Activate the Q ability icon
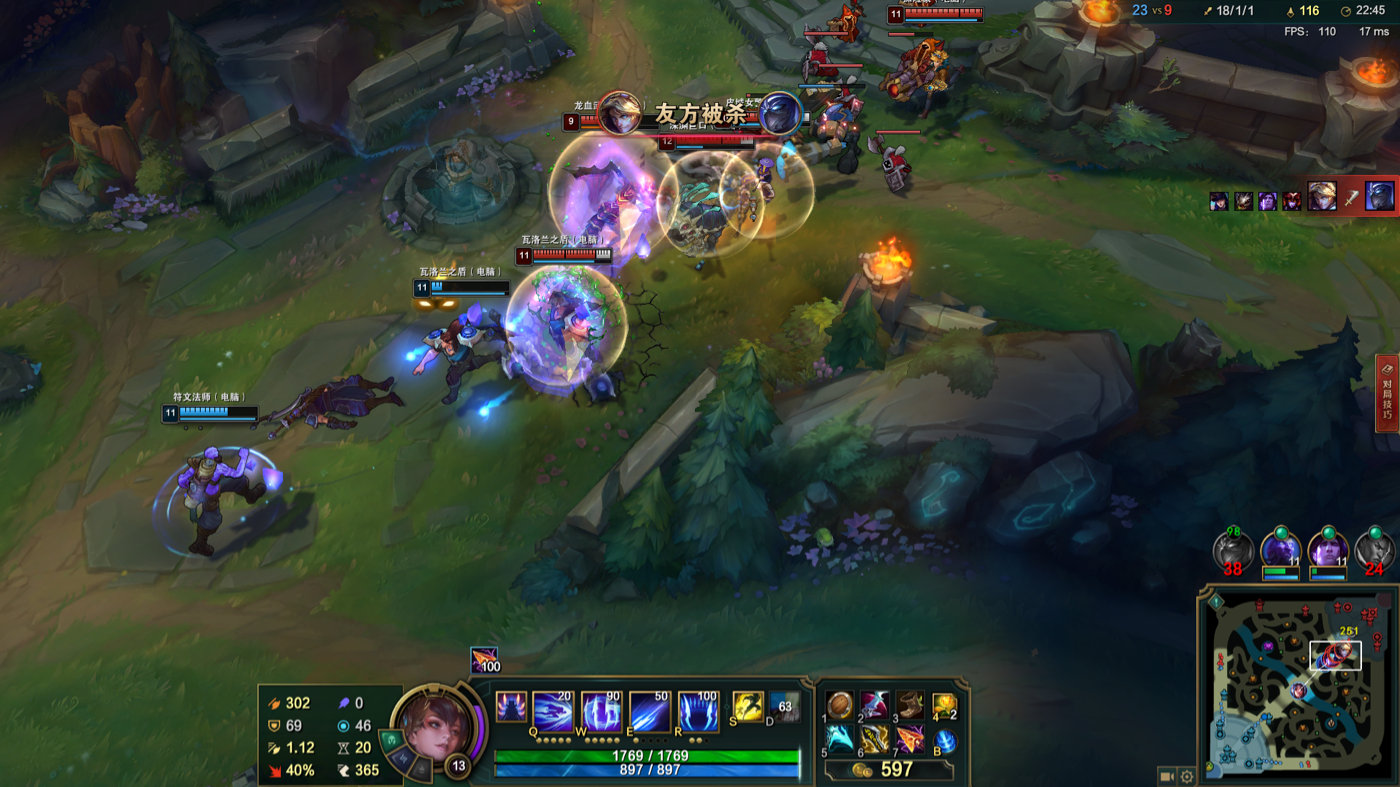 (x=552, y=710)
